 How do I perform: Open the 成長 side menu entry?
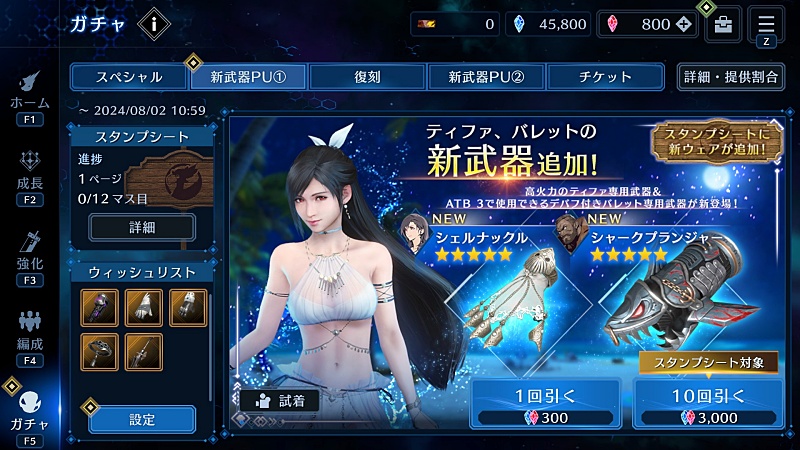point(29,177)
